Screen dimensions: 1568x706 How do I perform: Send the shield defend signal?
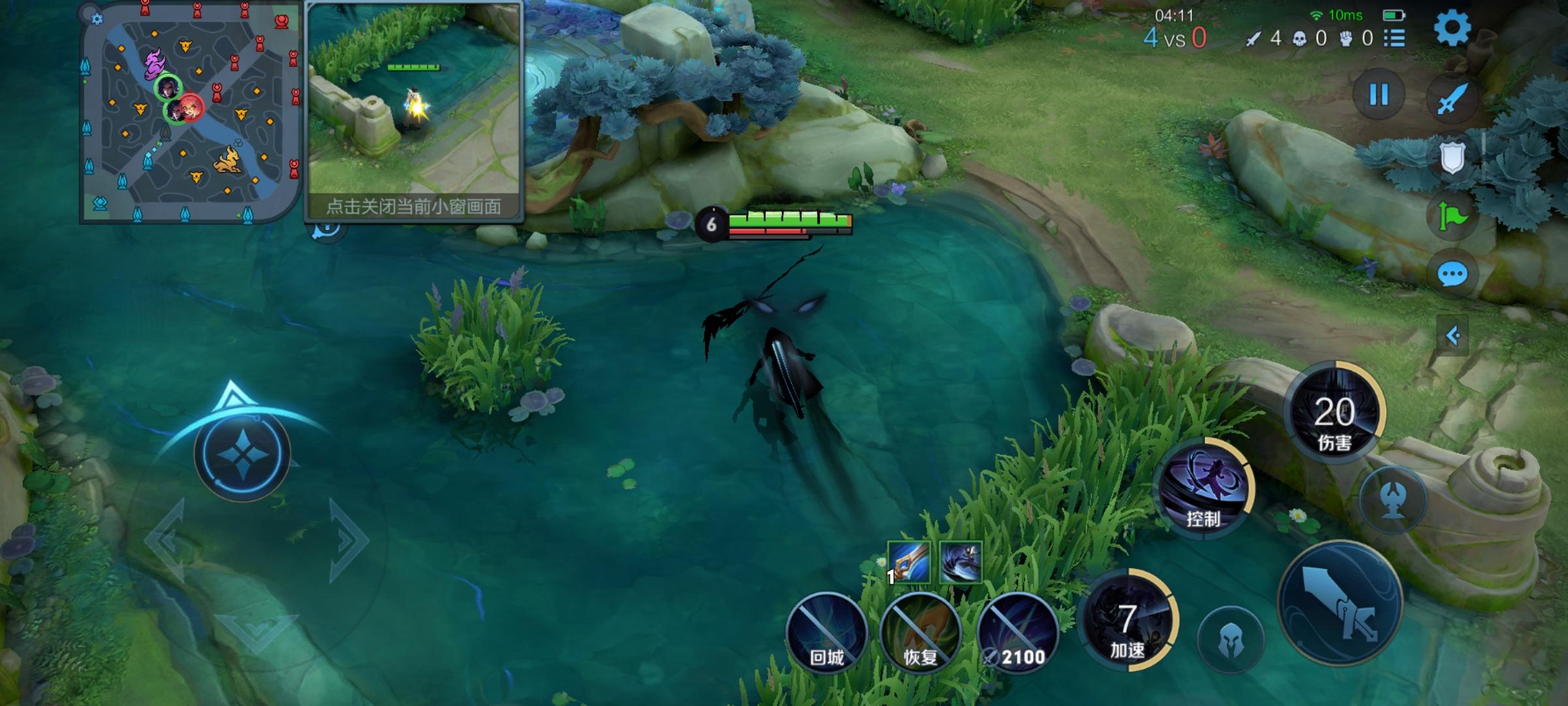(1452, 157)
